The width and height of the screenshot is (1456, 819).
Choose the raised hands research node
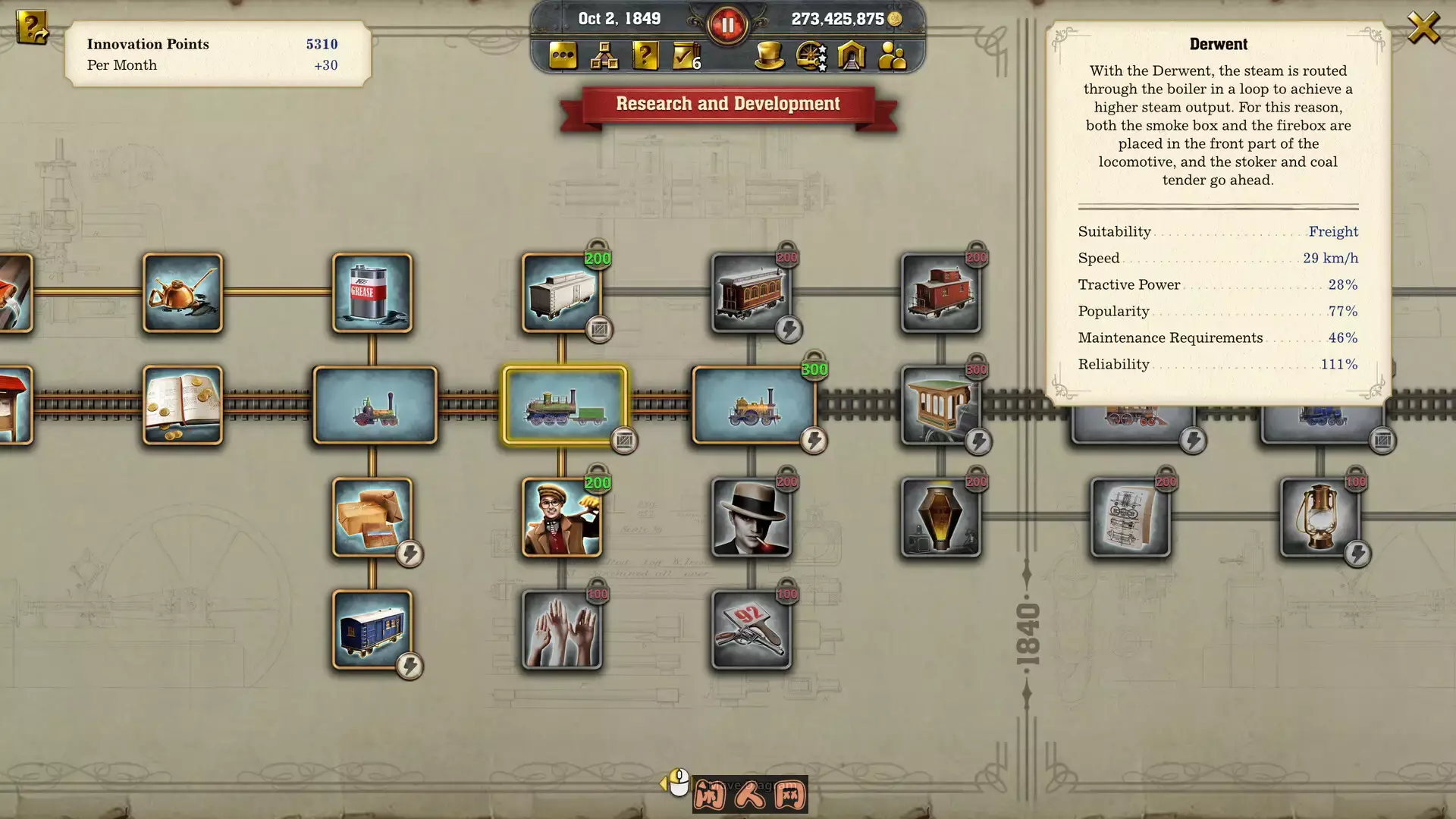561,629
